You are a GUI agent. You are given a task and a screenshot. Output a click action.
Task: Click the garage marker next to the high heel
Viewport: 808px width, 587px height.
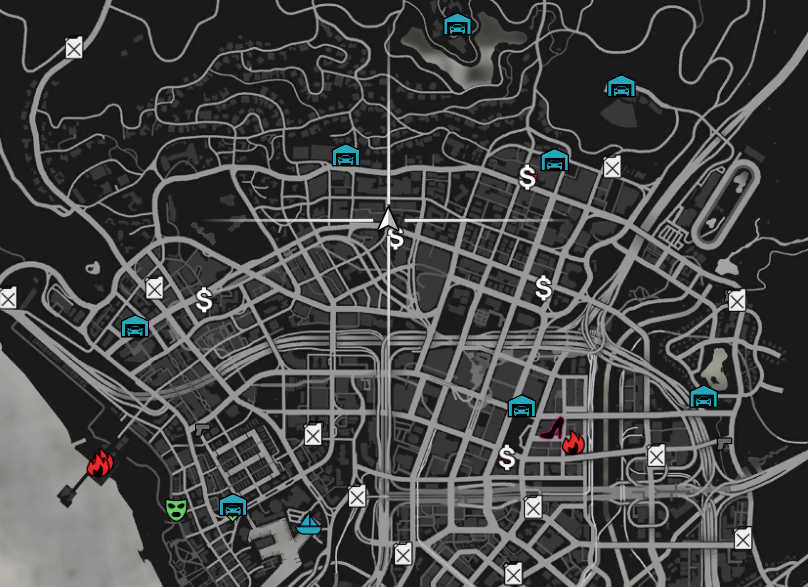[x=521, y=406]
